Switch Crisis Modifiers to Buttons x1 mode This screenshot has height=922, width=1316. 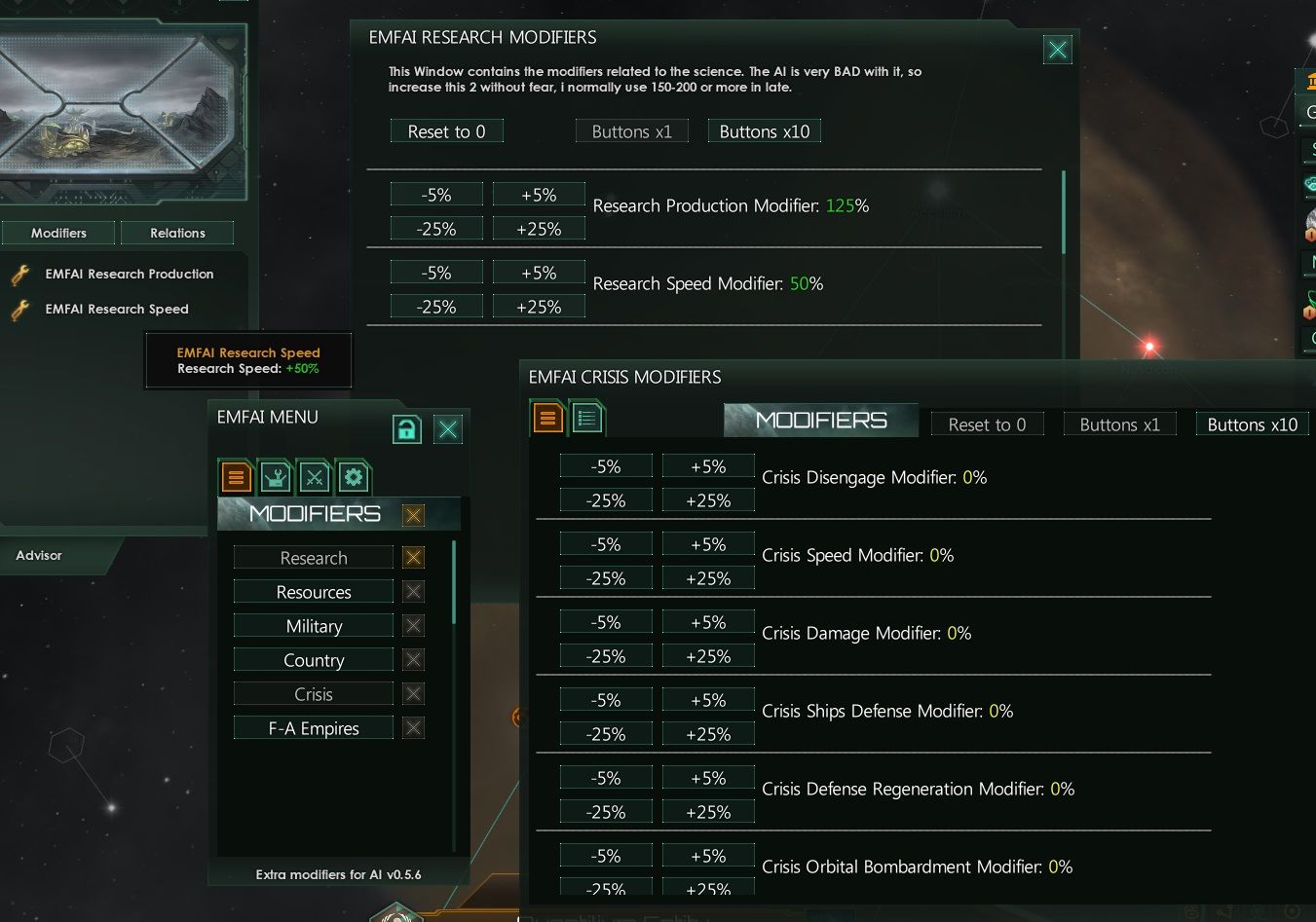pyautogui.click(x=1119, y=424)
